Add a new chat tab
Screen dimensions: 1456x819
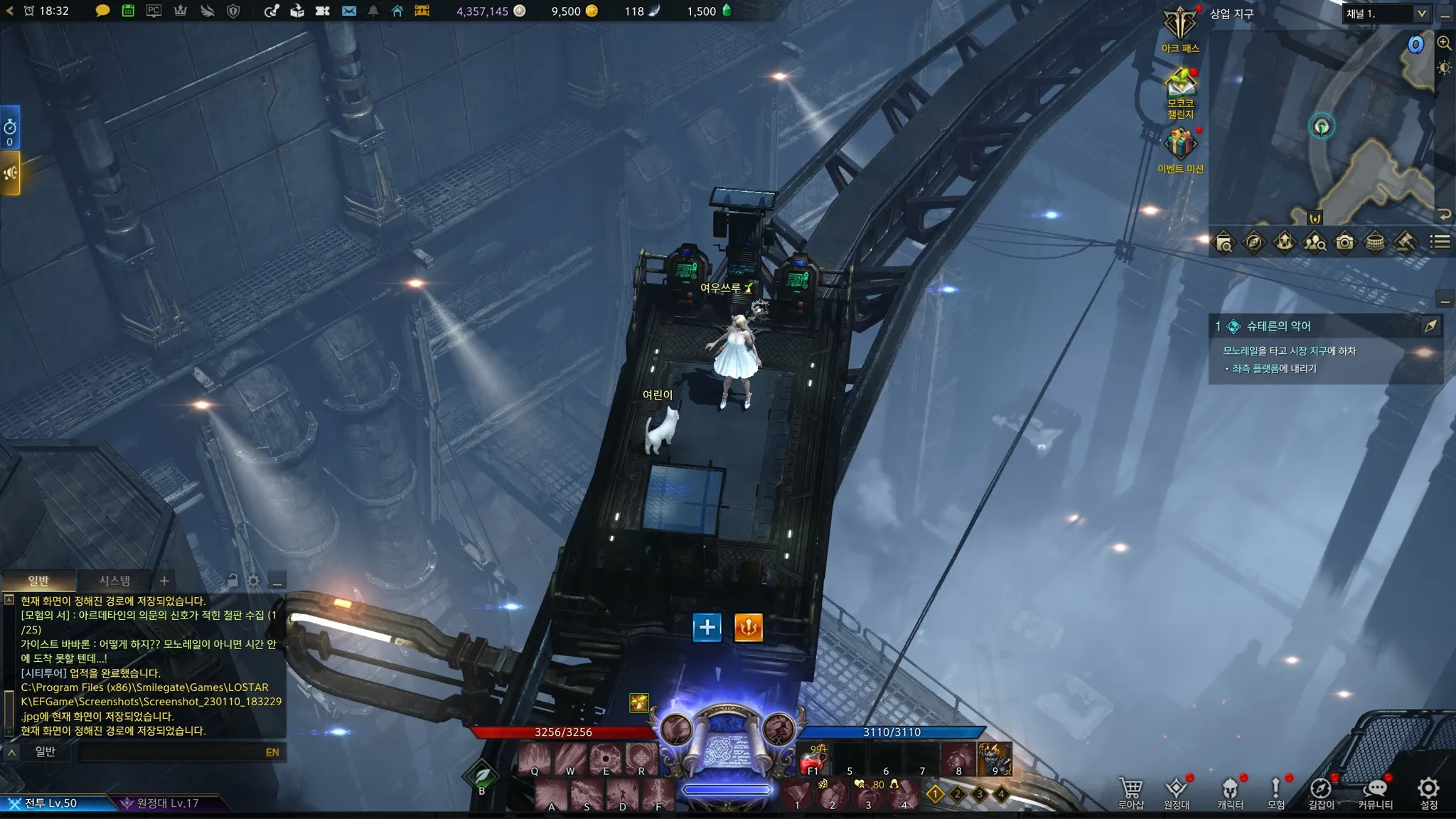(x=164, y=581)
